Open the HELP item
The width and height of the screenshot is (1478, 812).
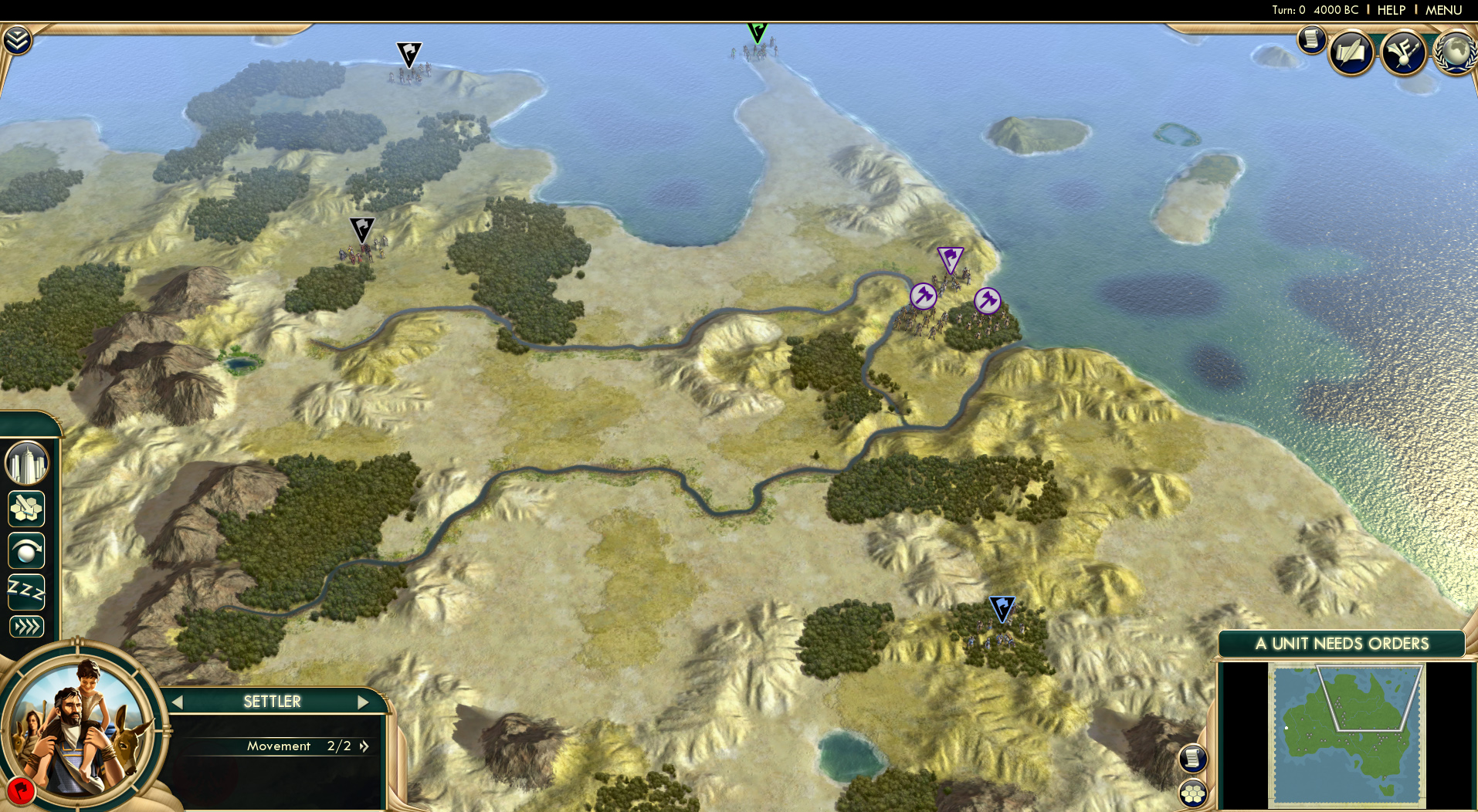pos(1390,10)
